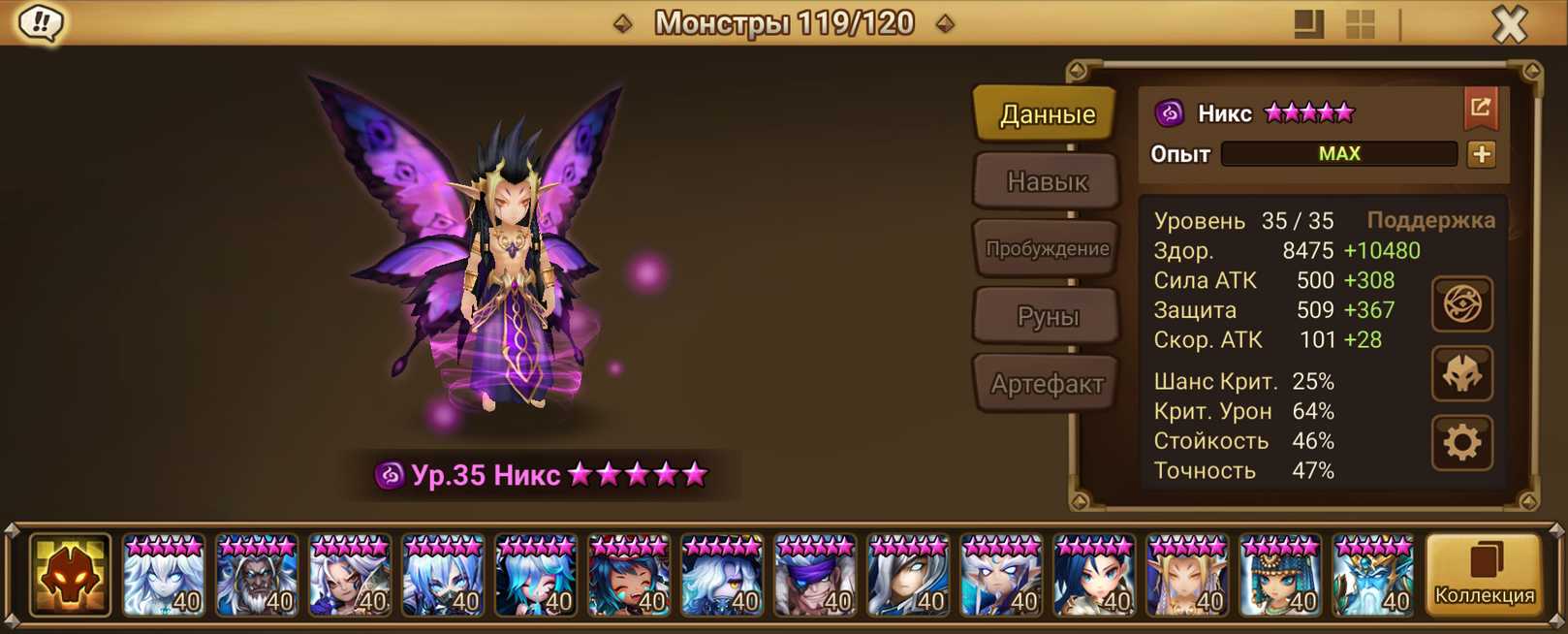
Task: Close the monsters screen
Action: click(1509, 23)
